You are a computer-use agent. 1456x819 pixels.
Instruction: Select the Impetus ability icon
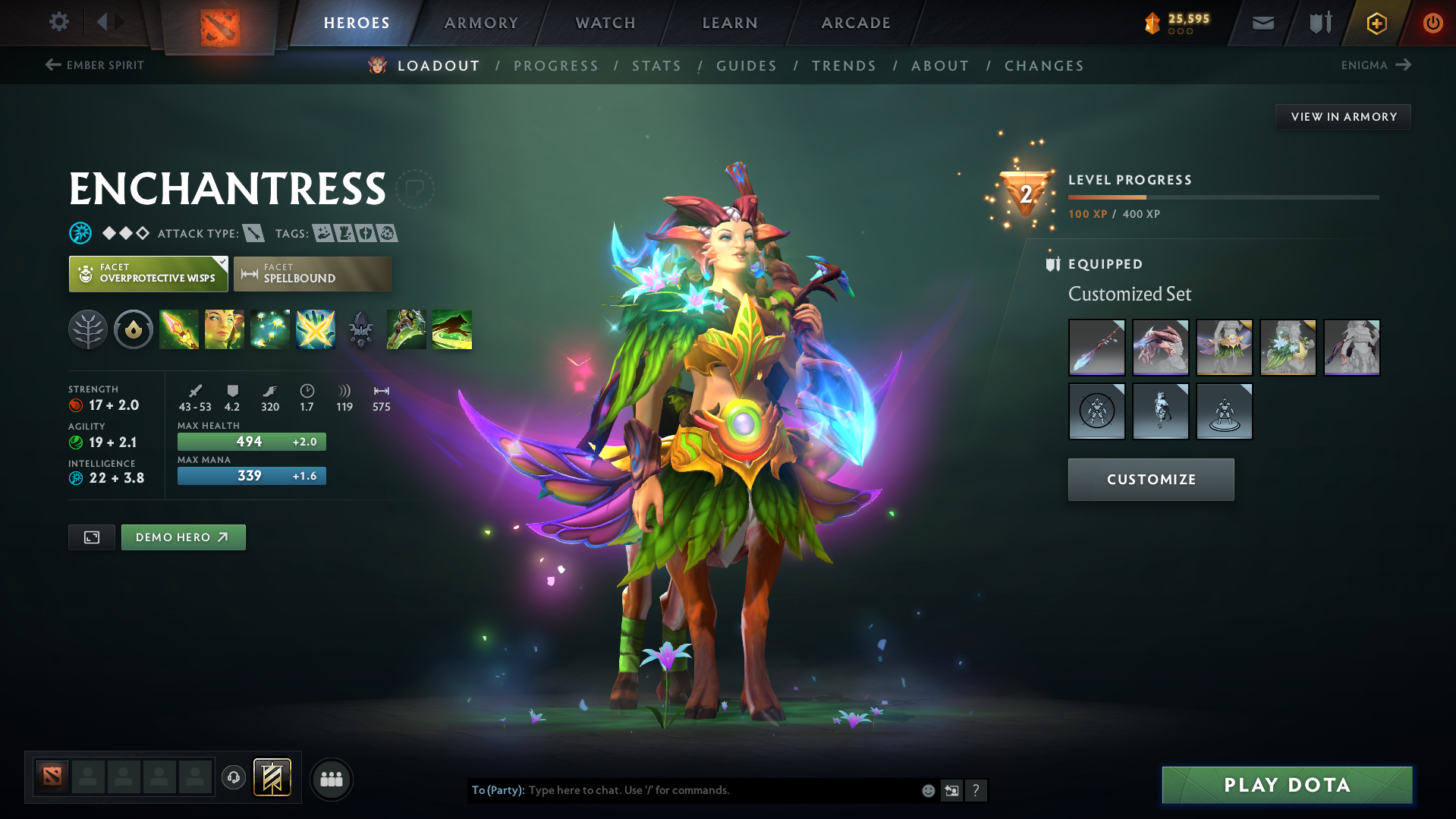click(x=179, y=329)
